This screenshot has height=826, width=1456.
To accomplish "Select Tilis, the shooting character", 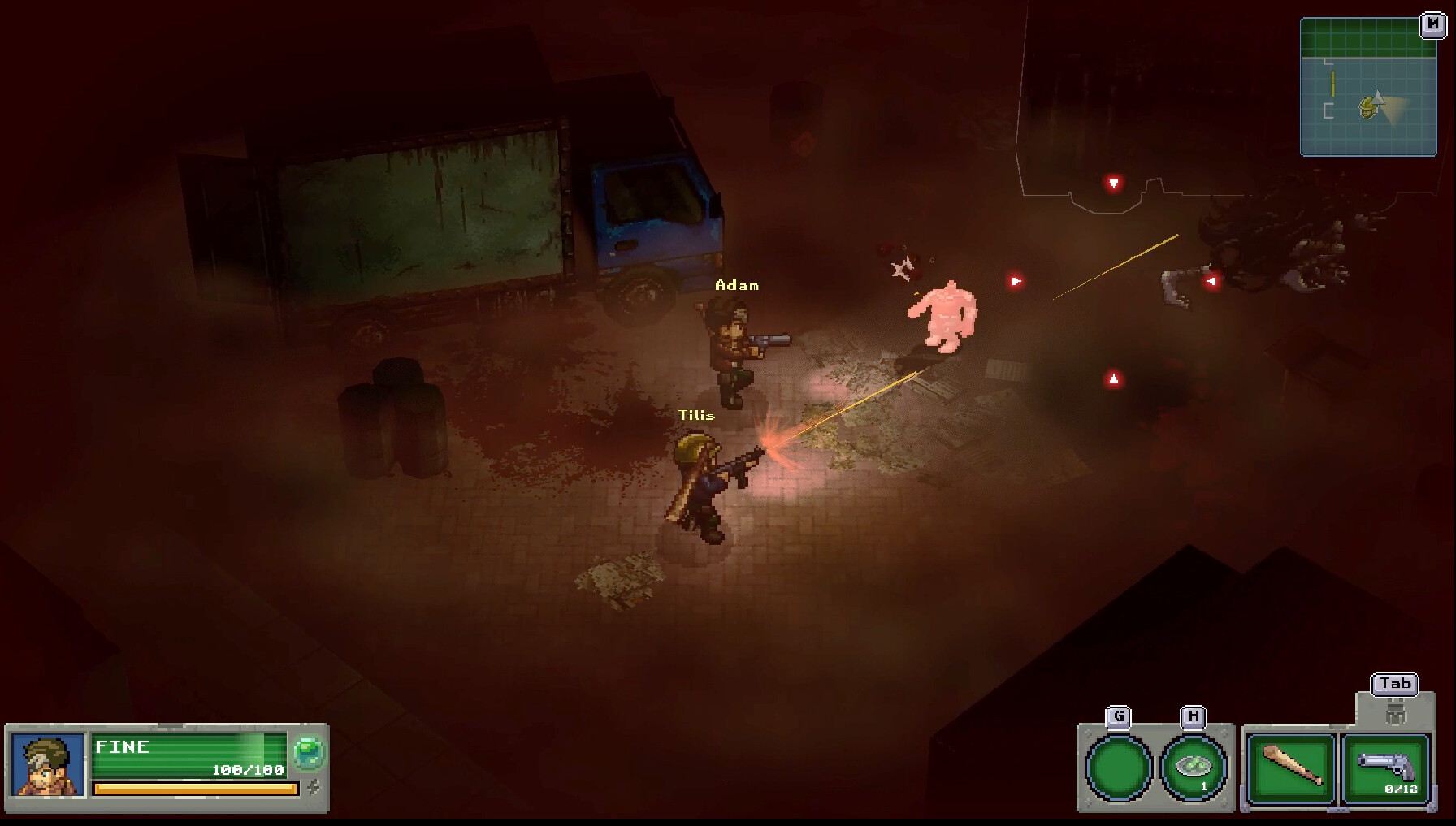I will click(700, 487).
